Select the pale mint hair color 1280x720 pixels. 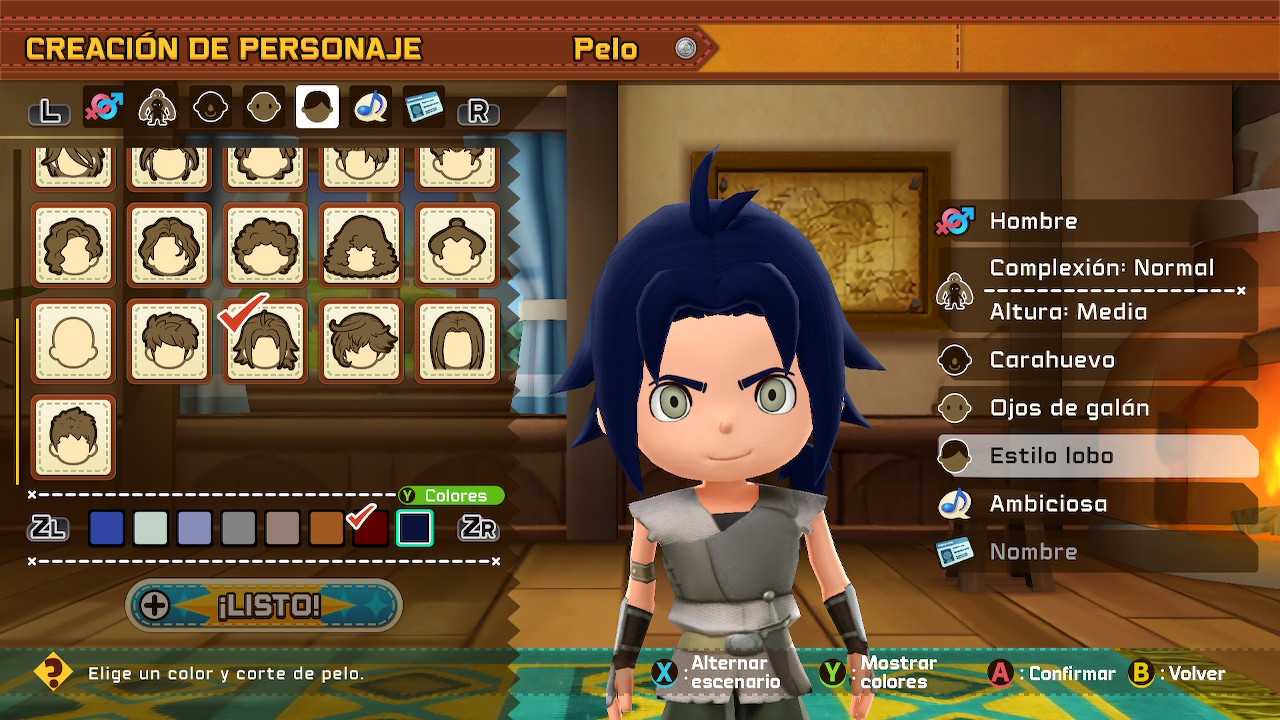point(151,528)
